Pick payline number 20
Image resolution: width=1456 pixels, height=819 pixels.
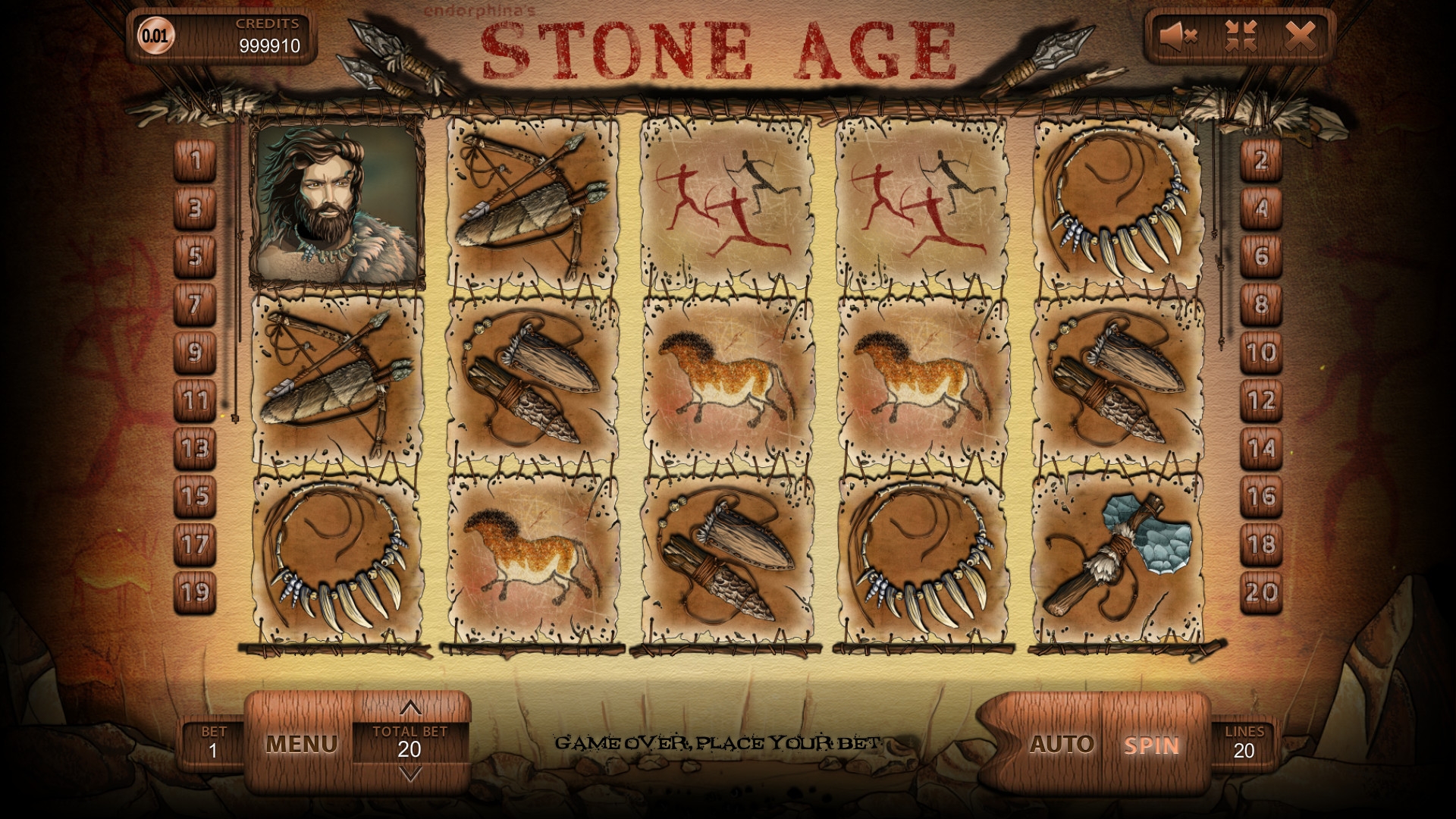coord(1261,591)
